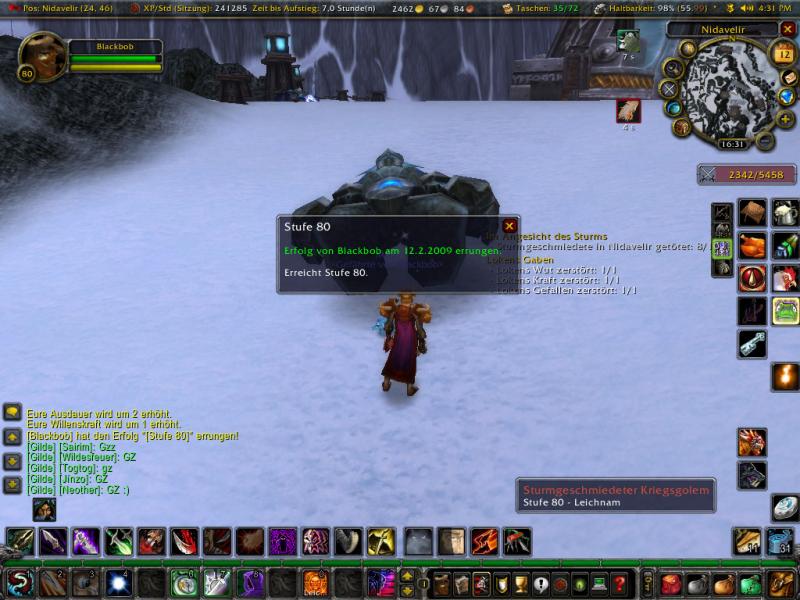Open the achievements goblet micro button
This screenshot has width=800, height=600.
(521, 583)
